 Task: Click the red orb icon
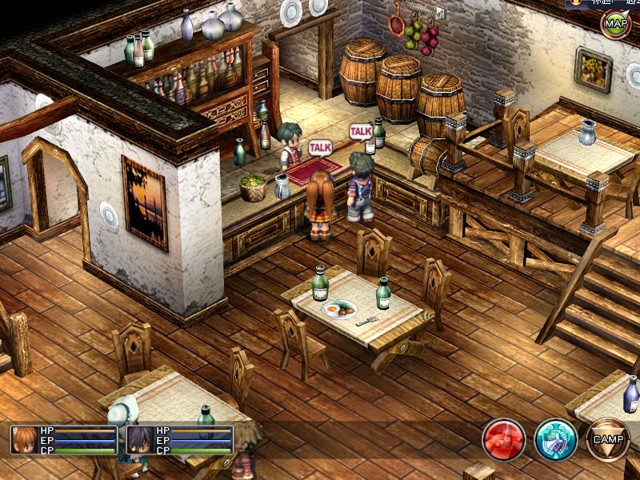tap(504, 440)
